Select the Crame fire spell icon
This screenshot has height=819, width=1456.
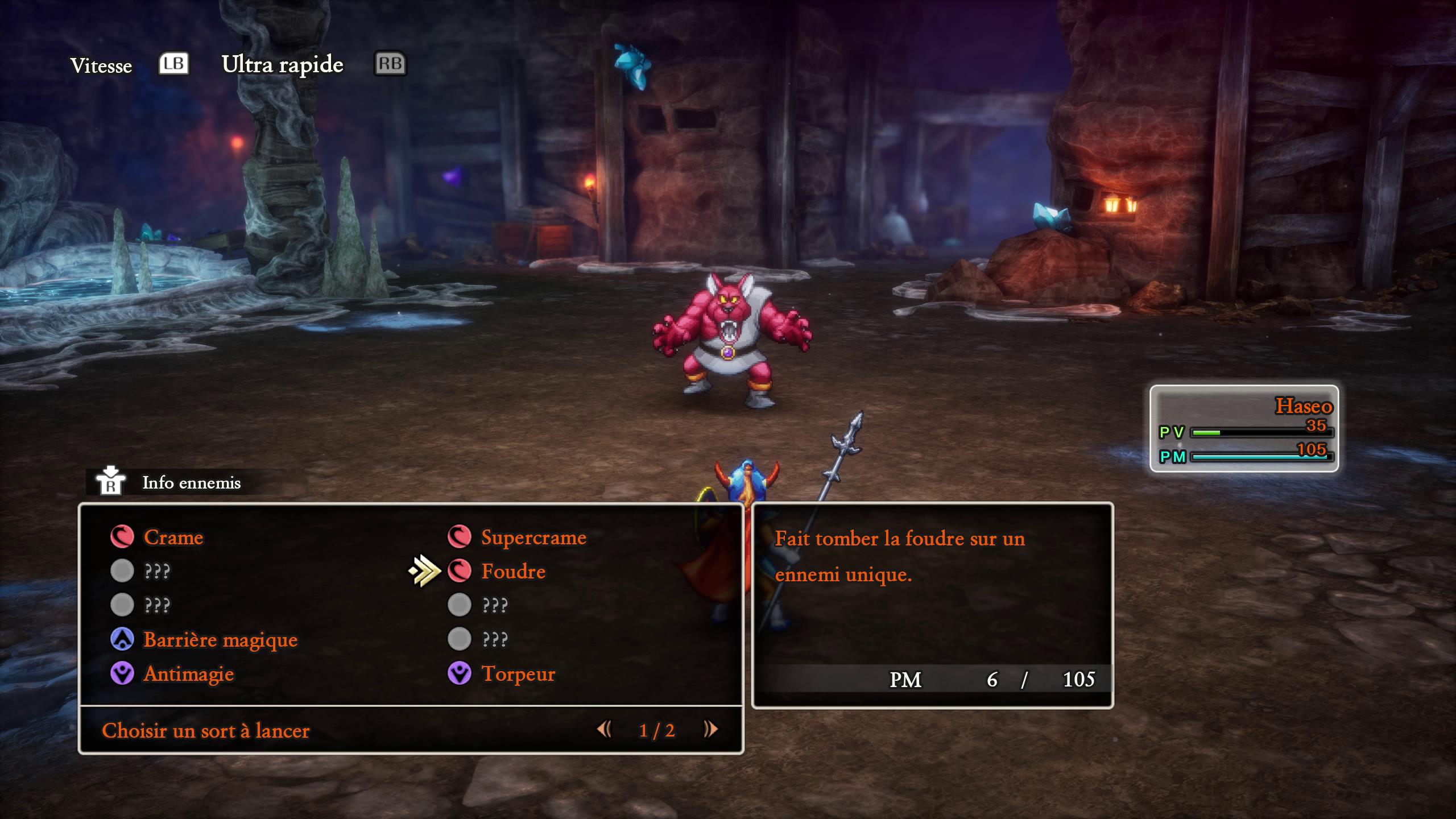122,537
